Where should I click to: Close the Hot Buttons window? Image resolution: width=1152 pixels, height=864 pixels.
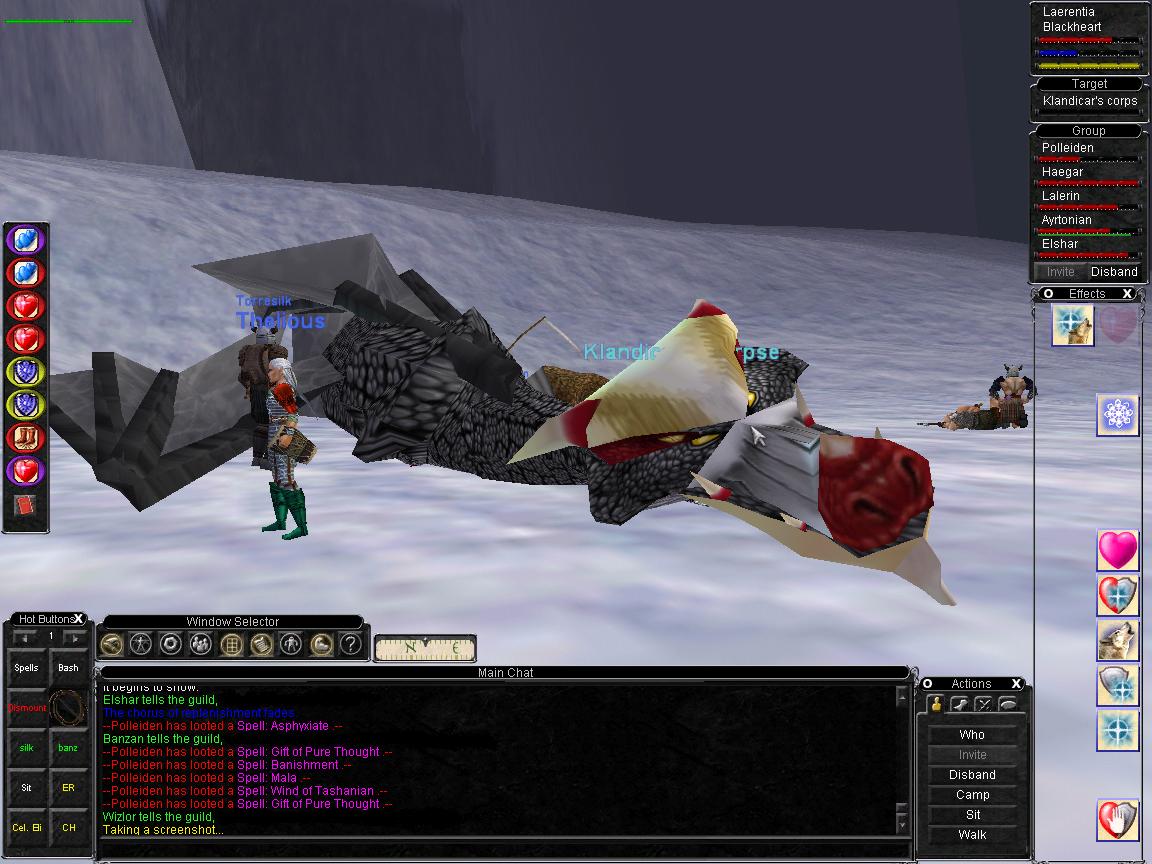pyautogui.click(x=79, y=619)
